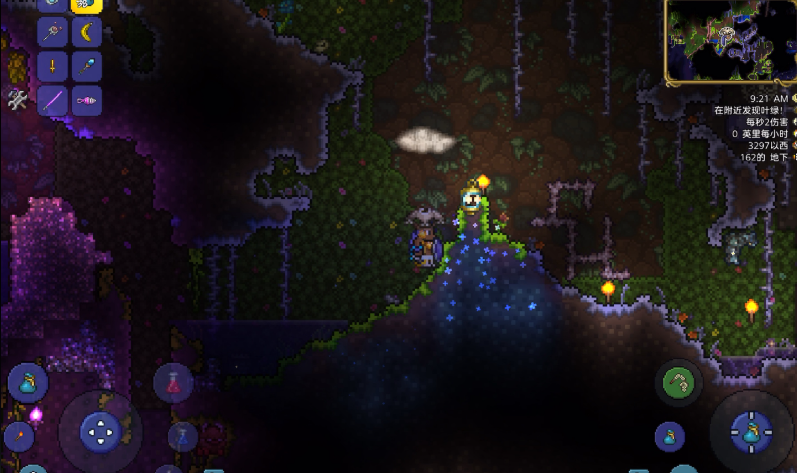Open the minimap in the corner
This screenshot has width=797, height=473.
(x=730, y=41)
